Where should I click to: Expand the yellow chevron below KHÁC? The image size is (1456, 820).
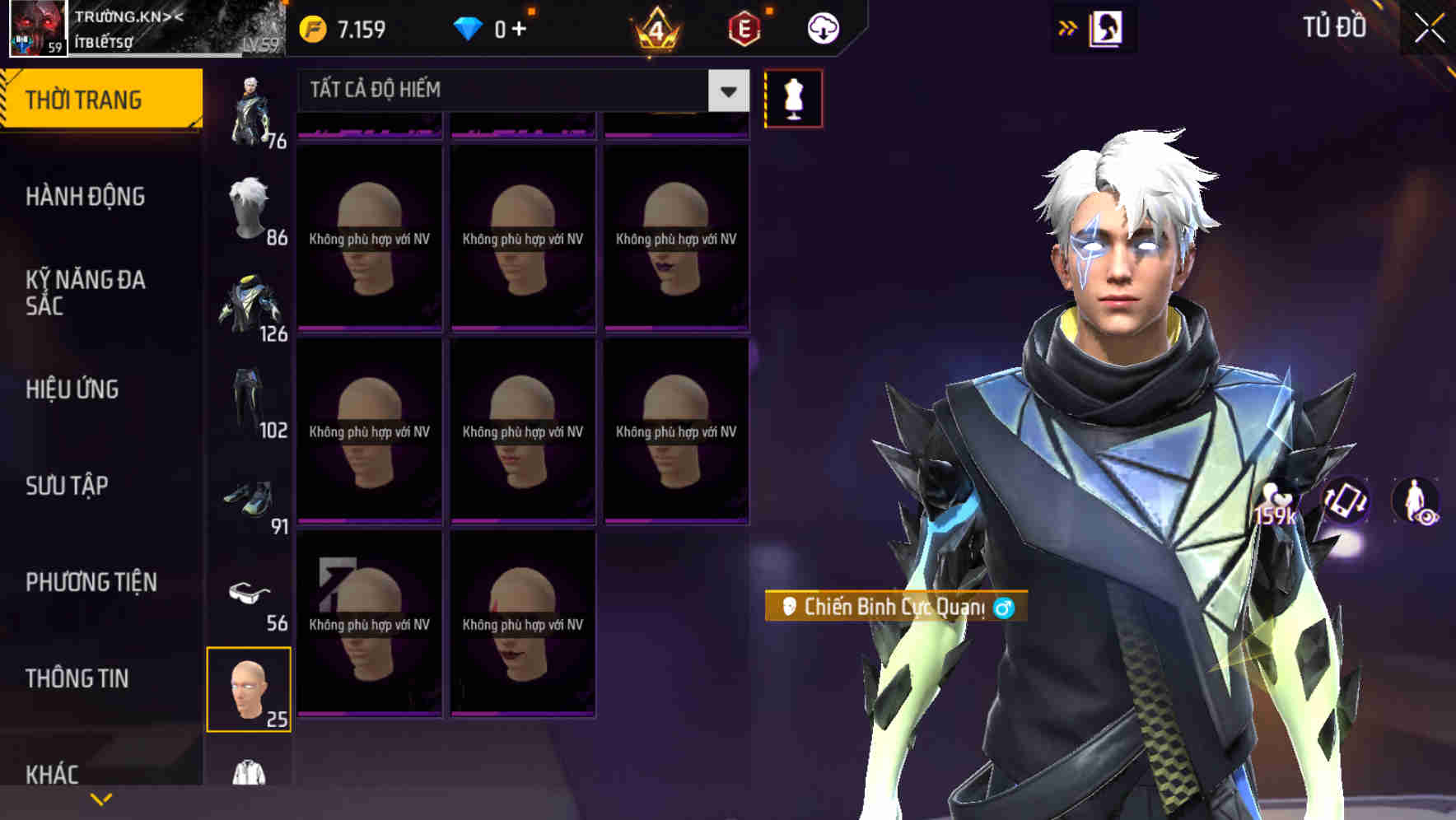click(100, 799)
